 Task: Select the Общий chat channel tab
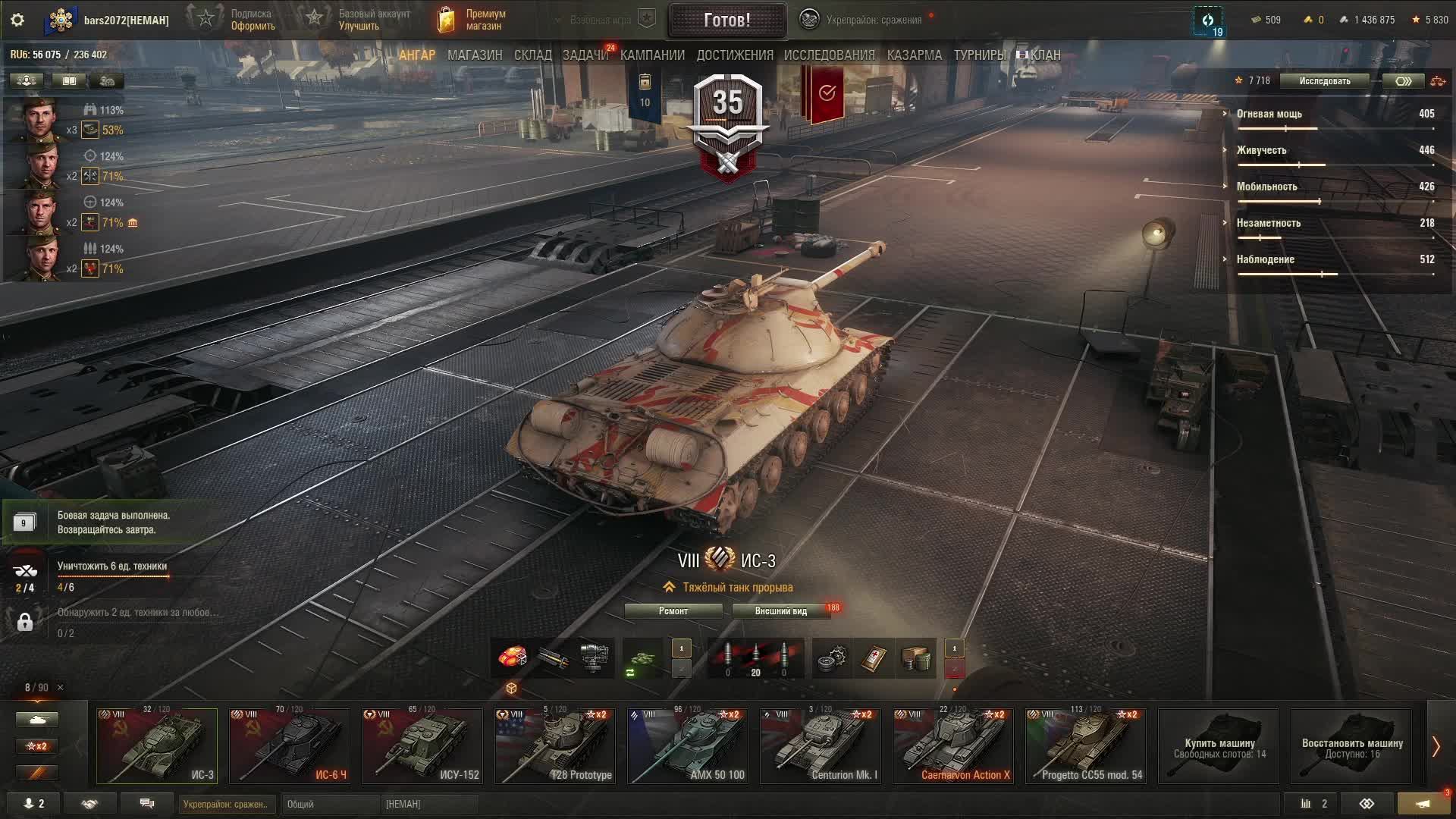(x=329, y=804)
